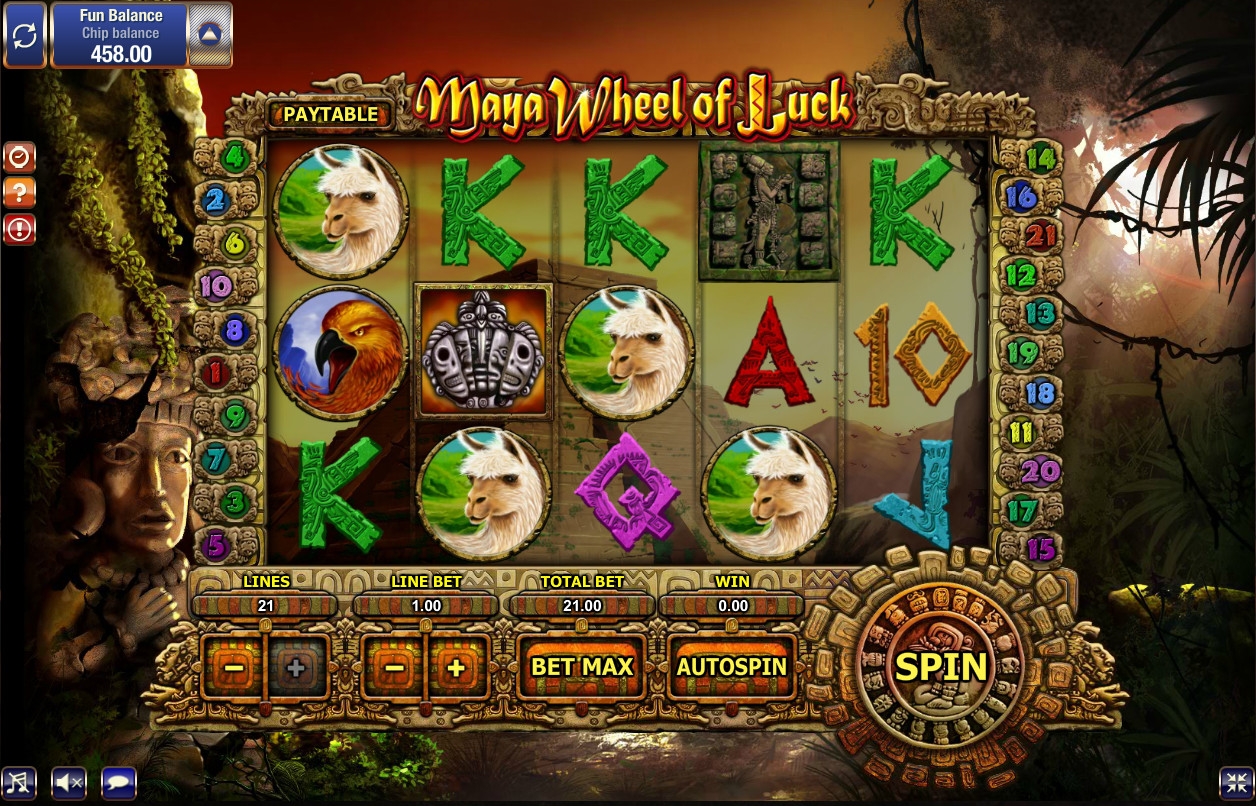Select payline number 1 marker
Screen dimensions: 1256x806
(216, 373)
